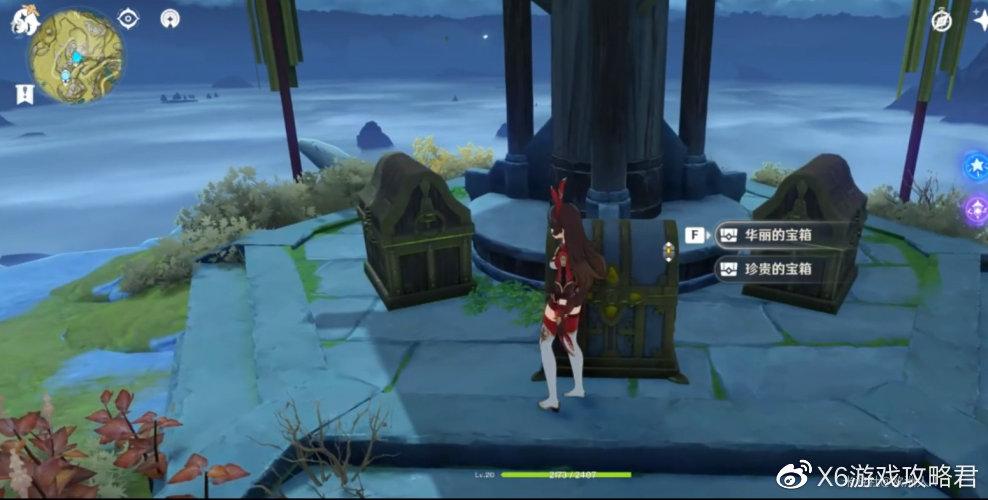
Task: Open the circular minimap
Action: click(77, 57)
